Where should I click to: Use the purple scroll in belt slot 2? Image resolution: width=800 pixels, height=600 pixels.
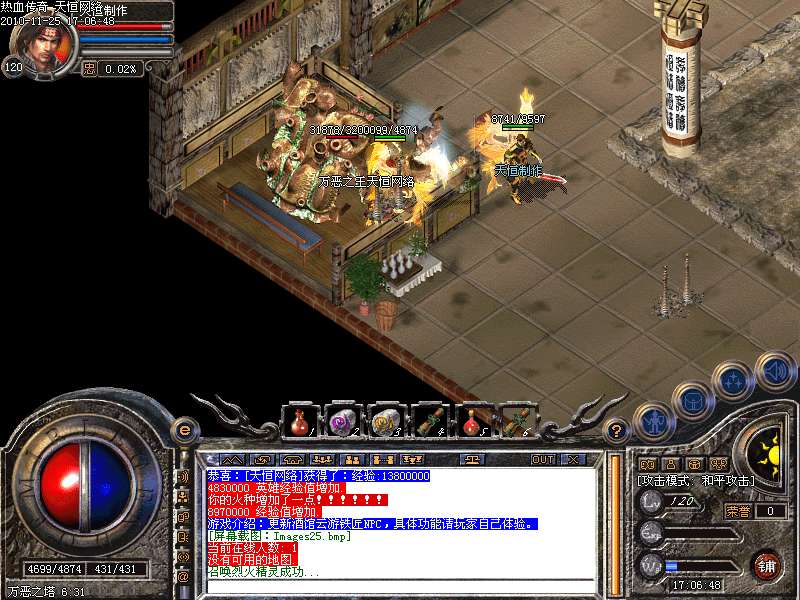tap(342, 422)
